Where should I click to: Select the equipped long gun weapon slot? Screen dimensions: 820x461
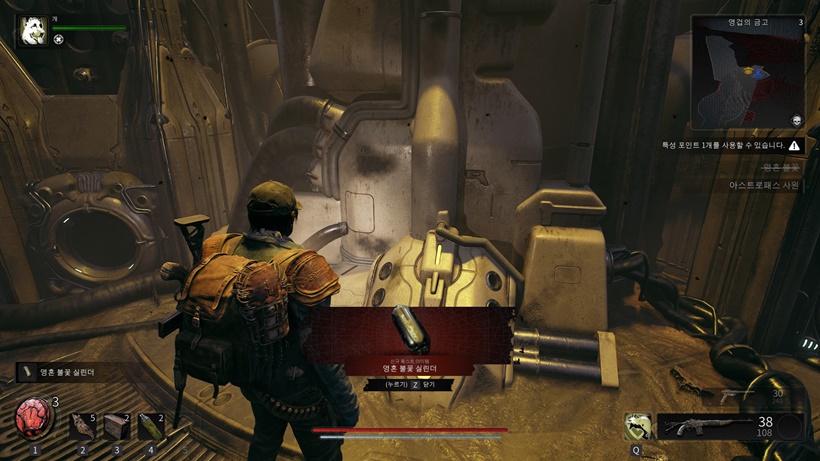tap(705, 427)
